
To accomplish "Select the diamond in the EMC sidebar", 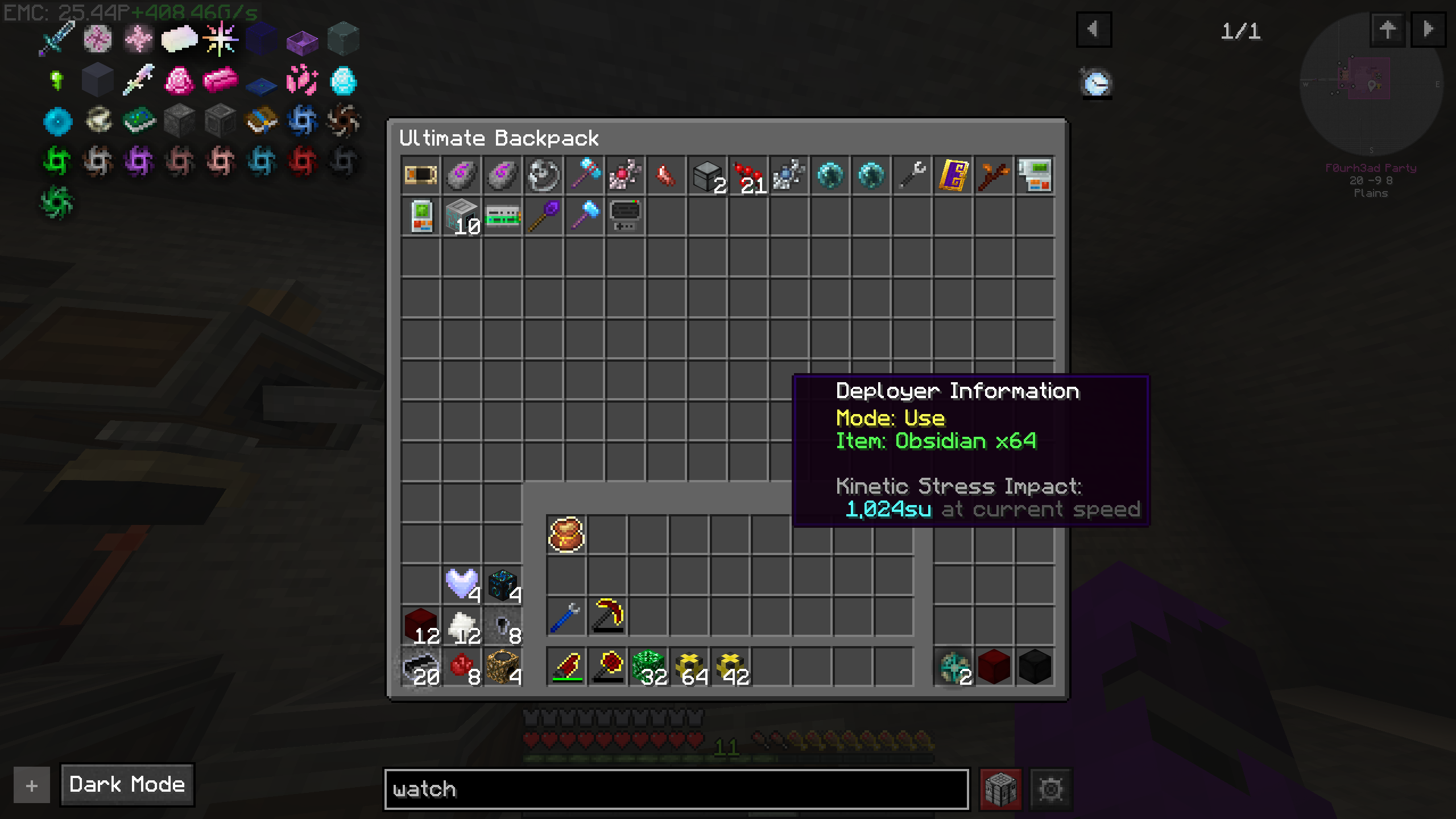I will (x=344, y=81).
